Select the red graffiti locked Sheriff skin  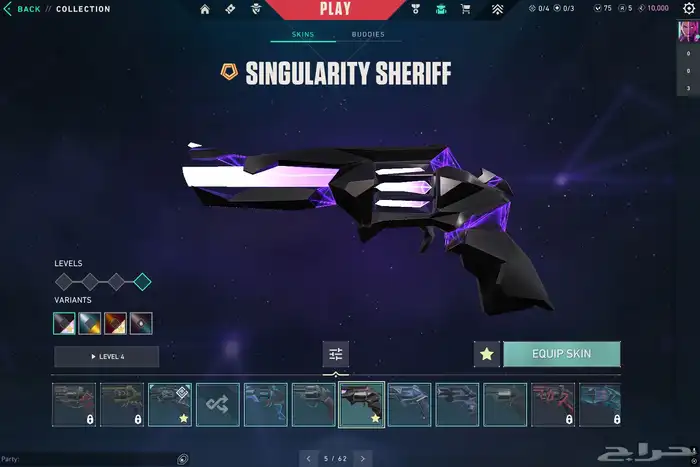[553, 404]
